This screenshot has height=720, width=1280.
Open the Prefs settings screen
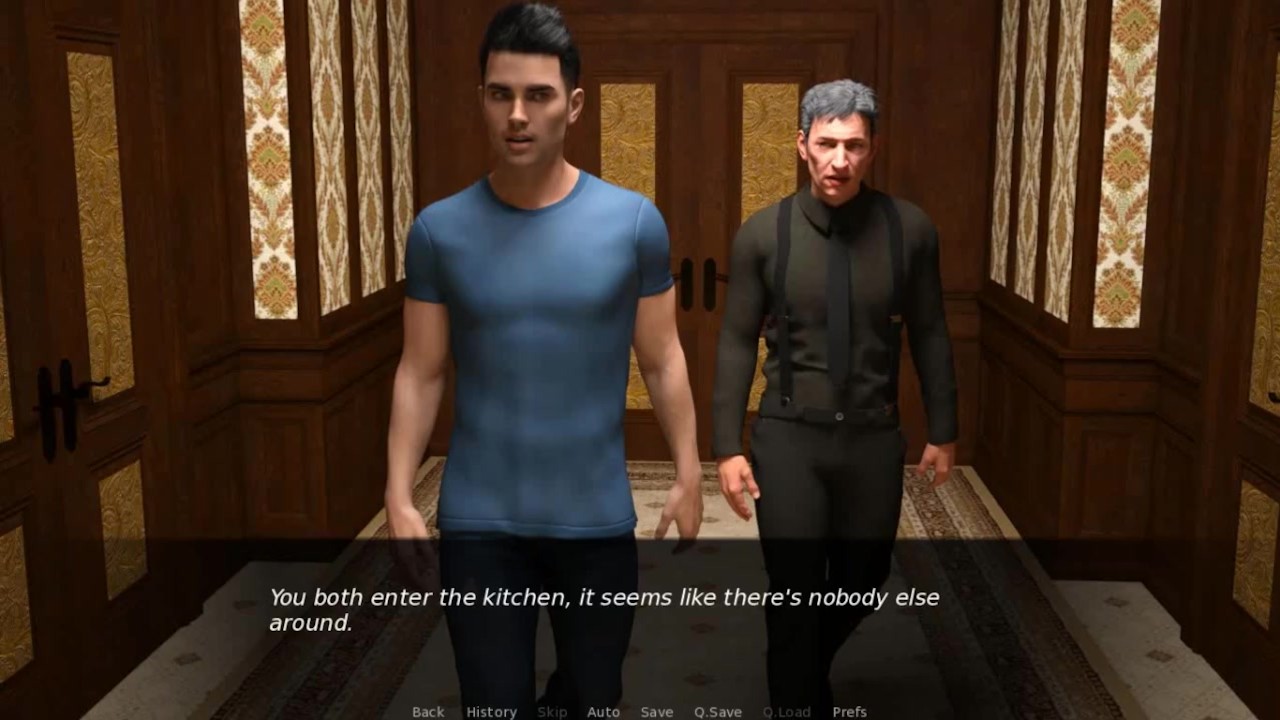(849, 712)
